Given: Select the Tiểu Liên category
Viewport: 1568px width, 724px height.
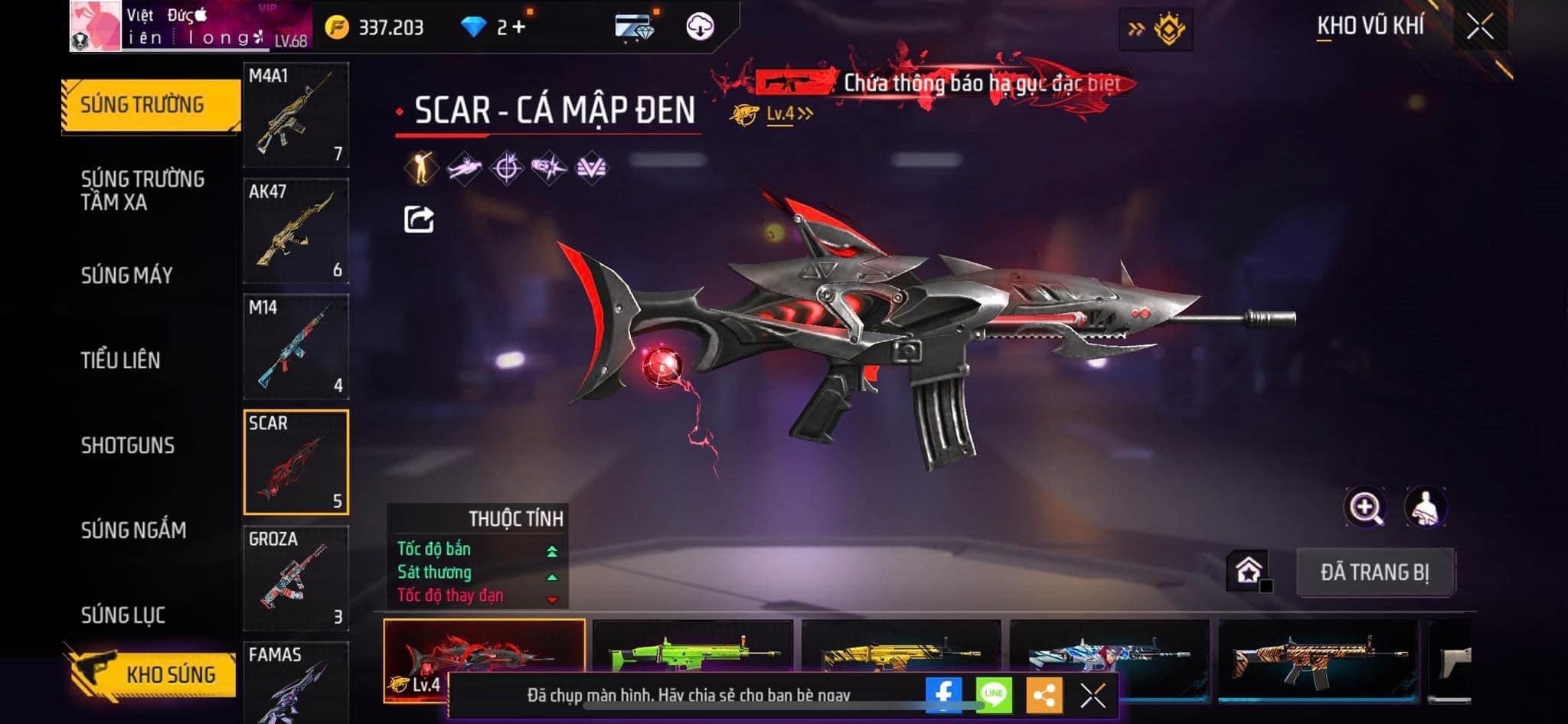Looking at the screenshot, I should click(x=121, y=360).
